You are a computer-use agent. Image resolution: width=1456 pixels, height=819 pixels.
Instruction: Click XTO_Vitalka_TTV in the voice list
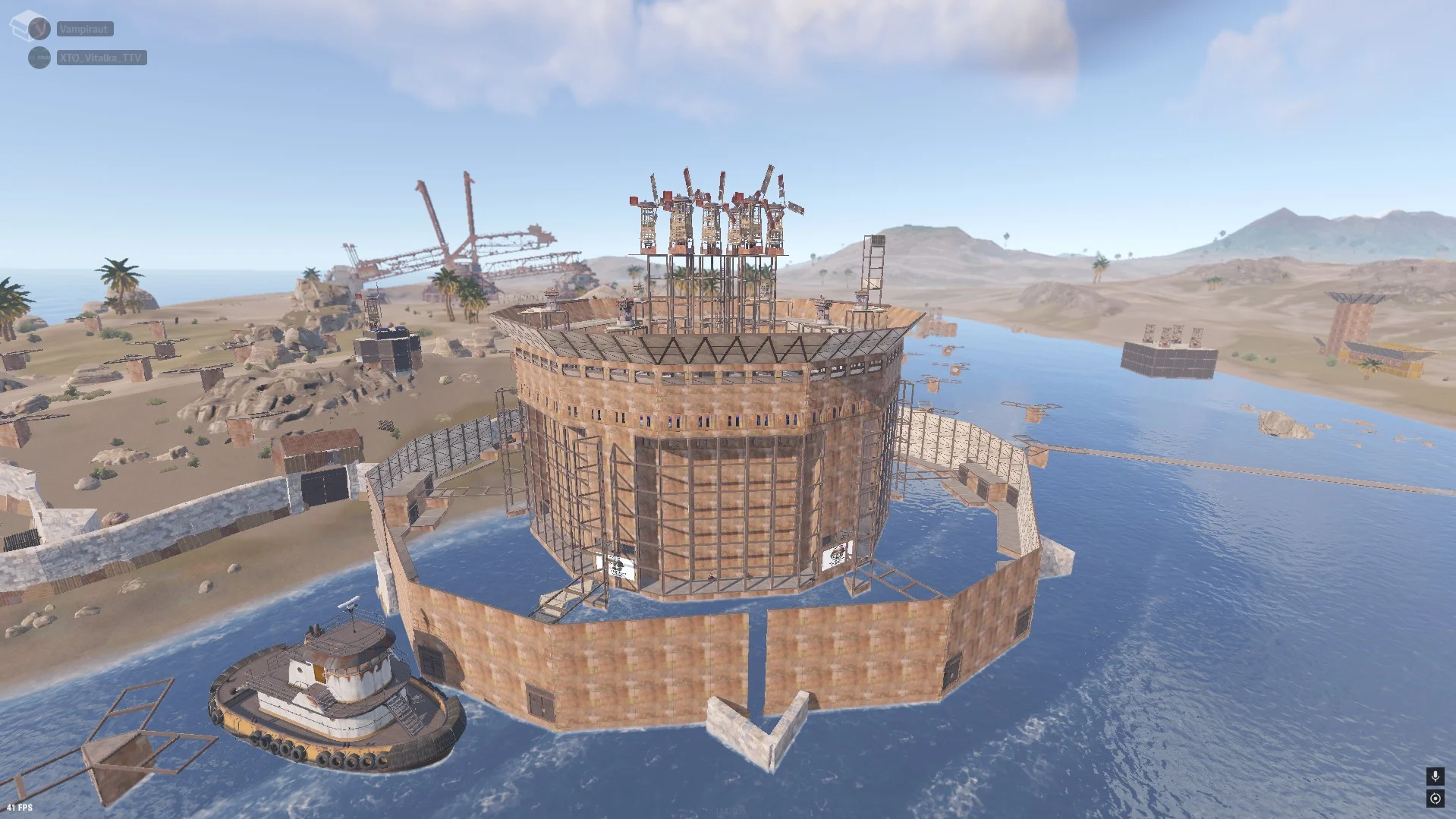point(101,58)
